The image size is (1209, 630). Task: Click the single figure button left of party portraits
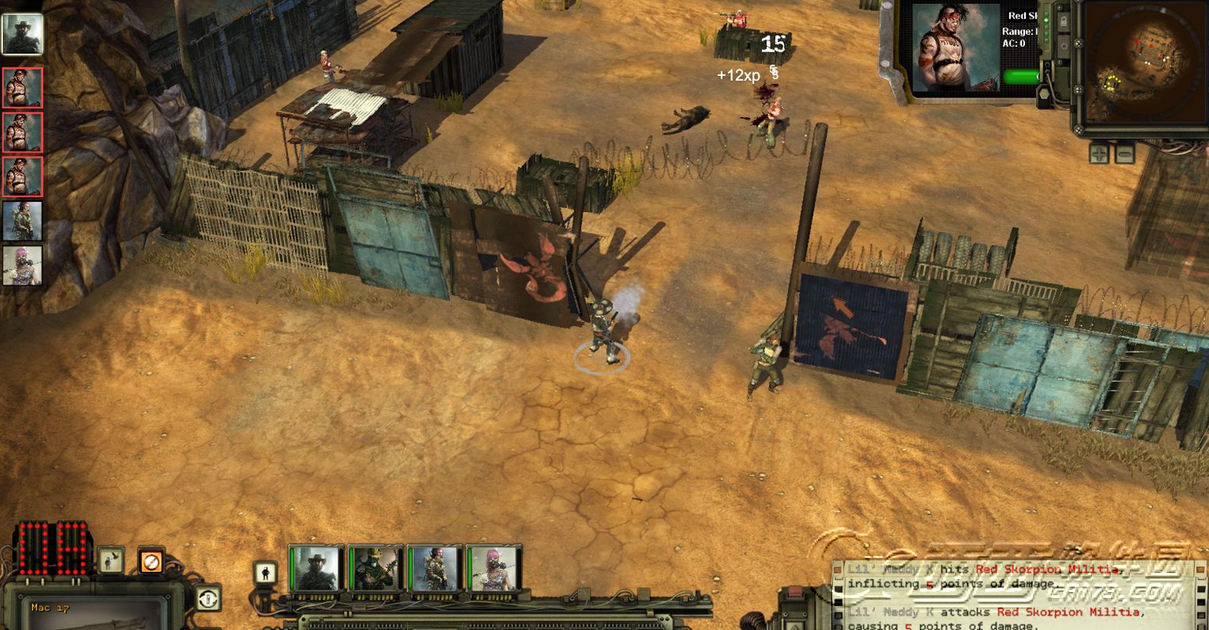tap(266, 573)
